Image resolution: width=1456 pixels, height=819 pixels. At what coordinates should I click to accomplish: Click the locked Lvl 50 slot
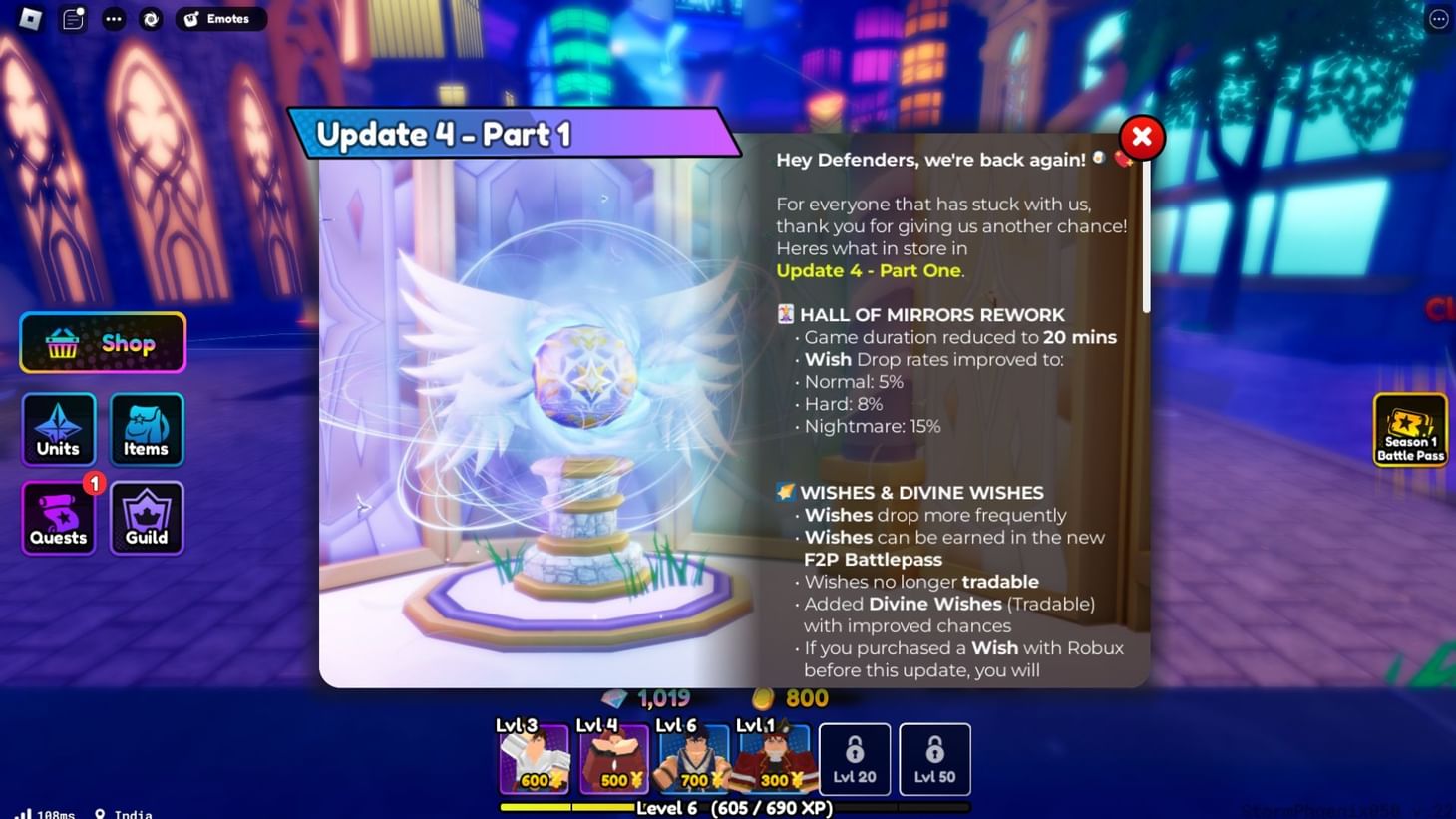coord(934,760)
